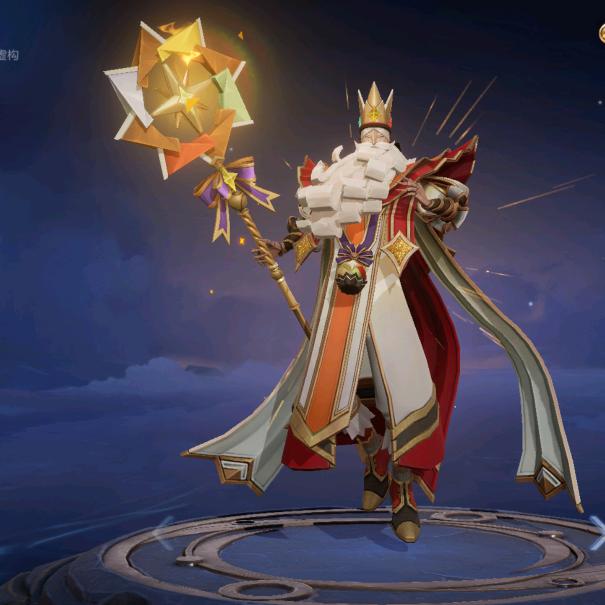Show the previous skin with the left arrow
This screenshot has width=605, height=605.
pos(162,531)
